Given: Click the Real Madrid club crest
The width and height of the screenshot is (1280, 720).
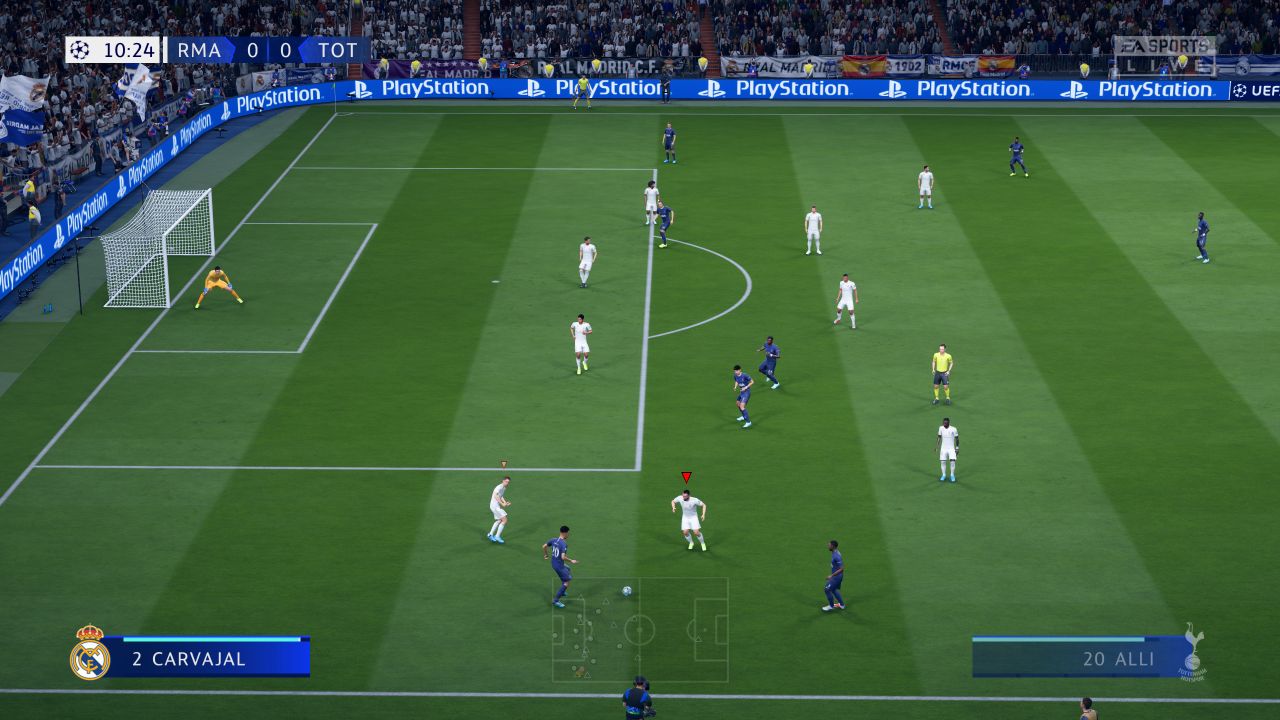Looking at the screenshot, I should click(x=90, y=654).
